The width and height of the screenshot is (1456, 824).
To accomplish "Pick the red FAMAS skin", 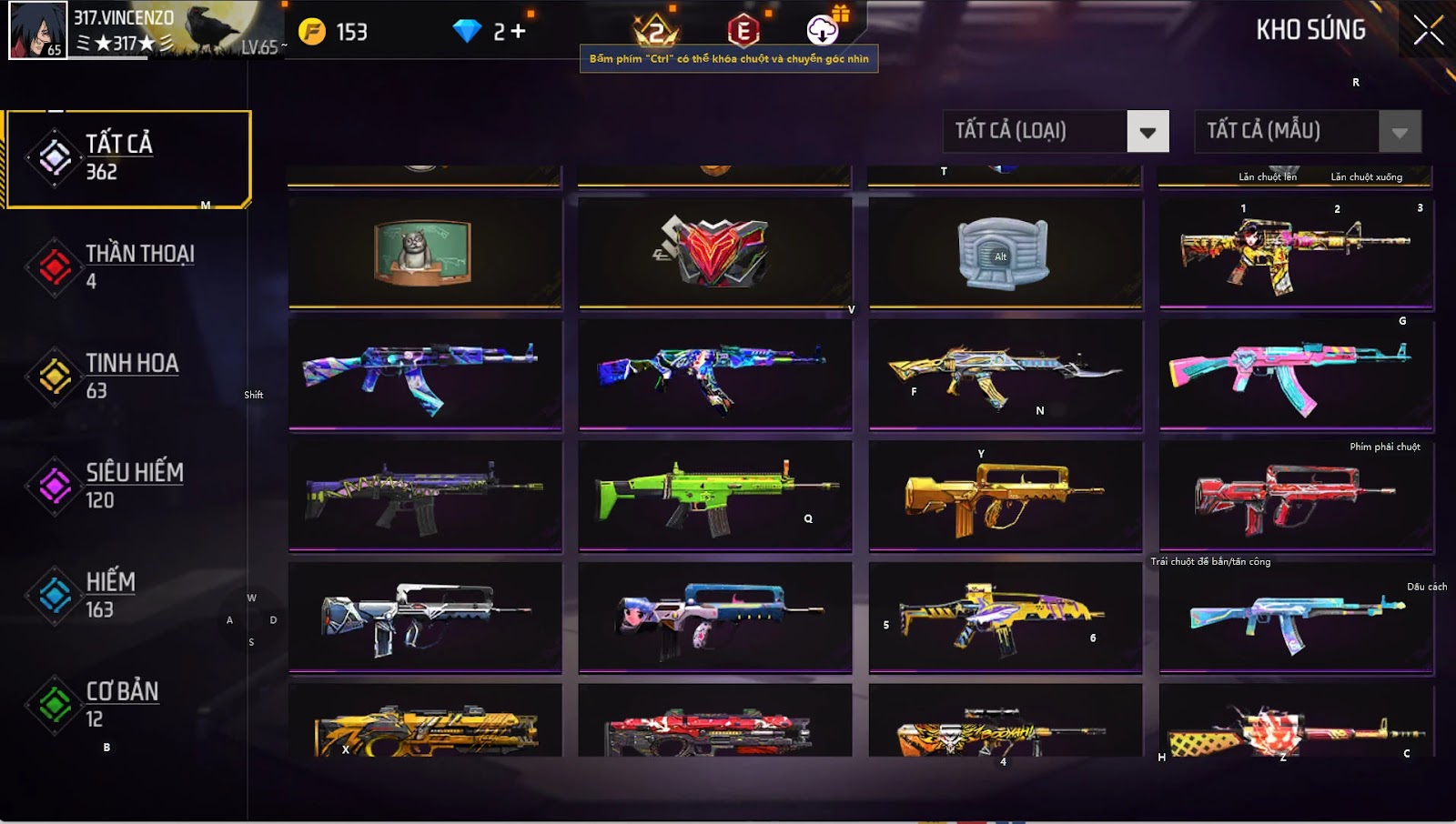I will coord(1295,496).
